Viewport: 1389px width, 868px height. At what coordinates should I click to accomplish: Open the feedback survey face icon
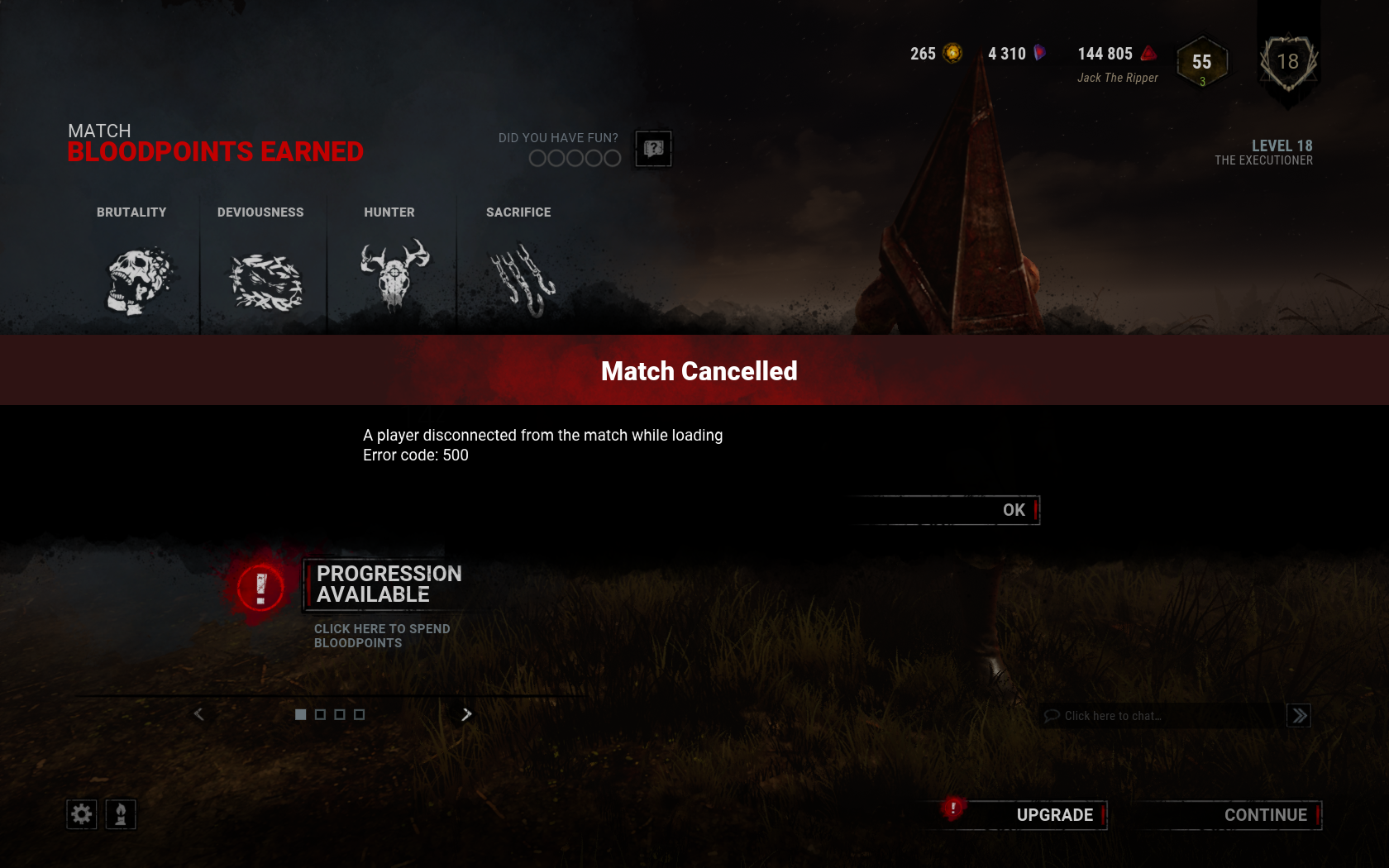click(652, 149)
